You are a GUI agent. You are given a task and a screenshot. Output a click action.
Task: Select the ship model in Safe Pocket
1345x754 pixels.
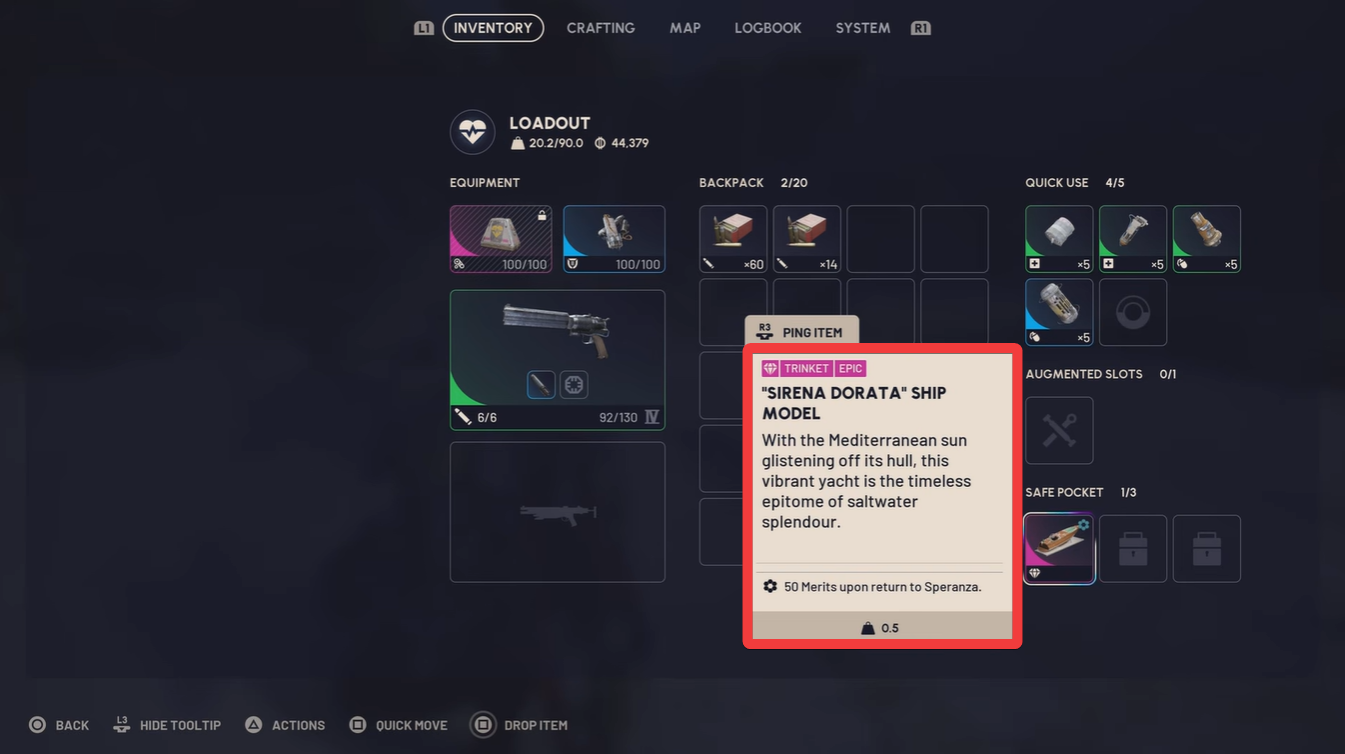(1058, 548)
